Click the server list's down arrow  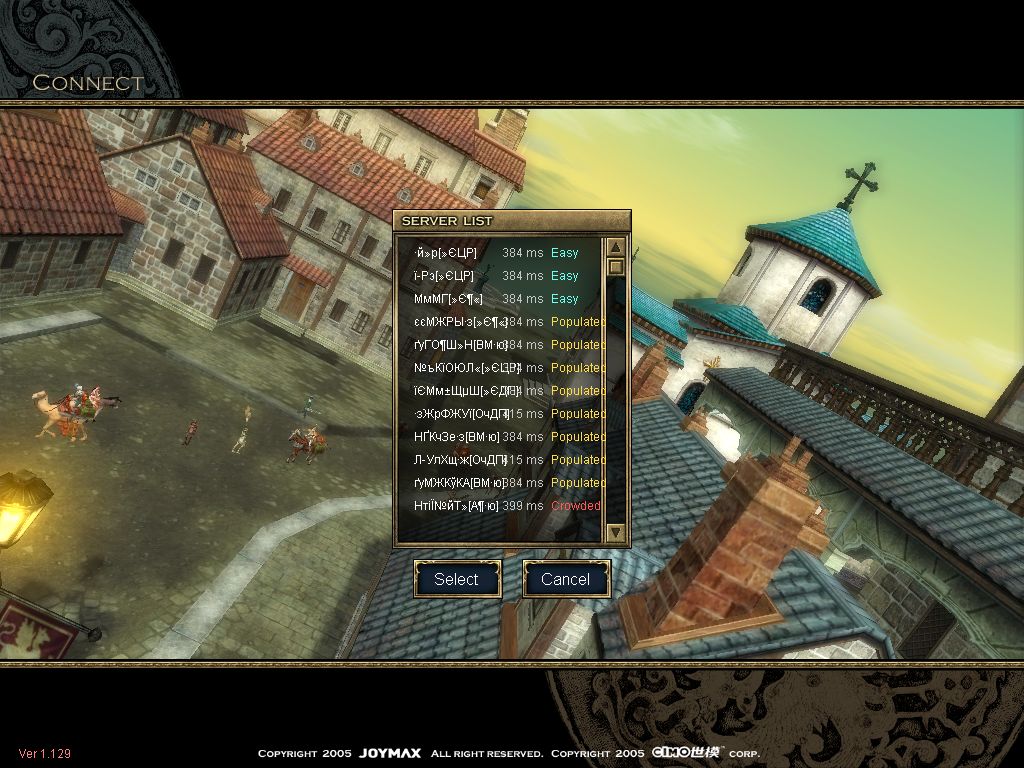tap(616, 532)
